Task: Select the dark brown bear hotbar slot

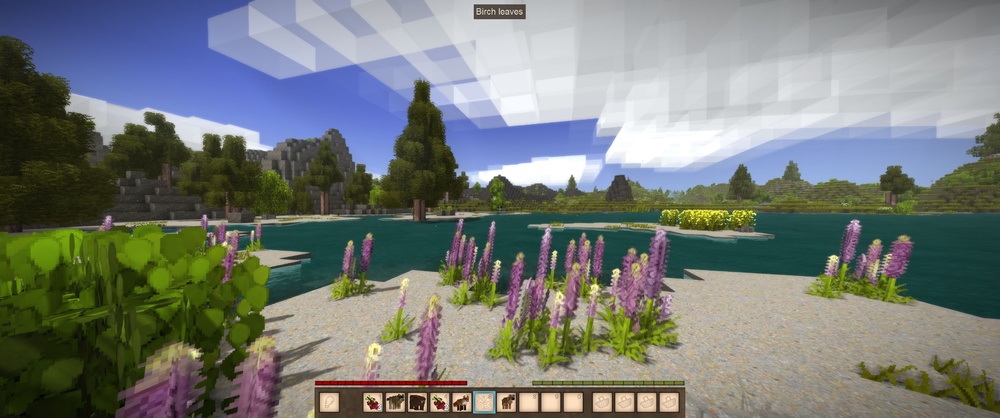Action: [x=417, y=402]
